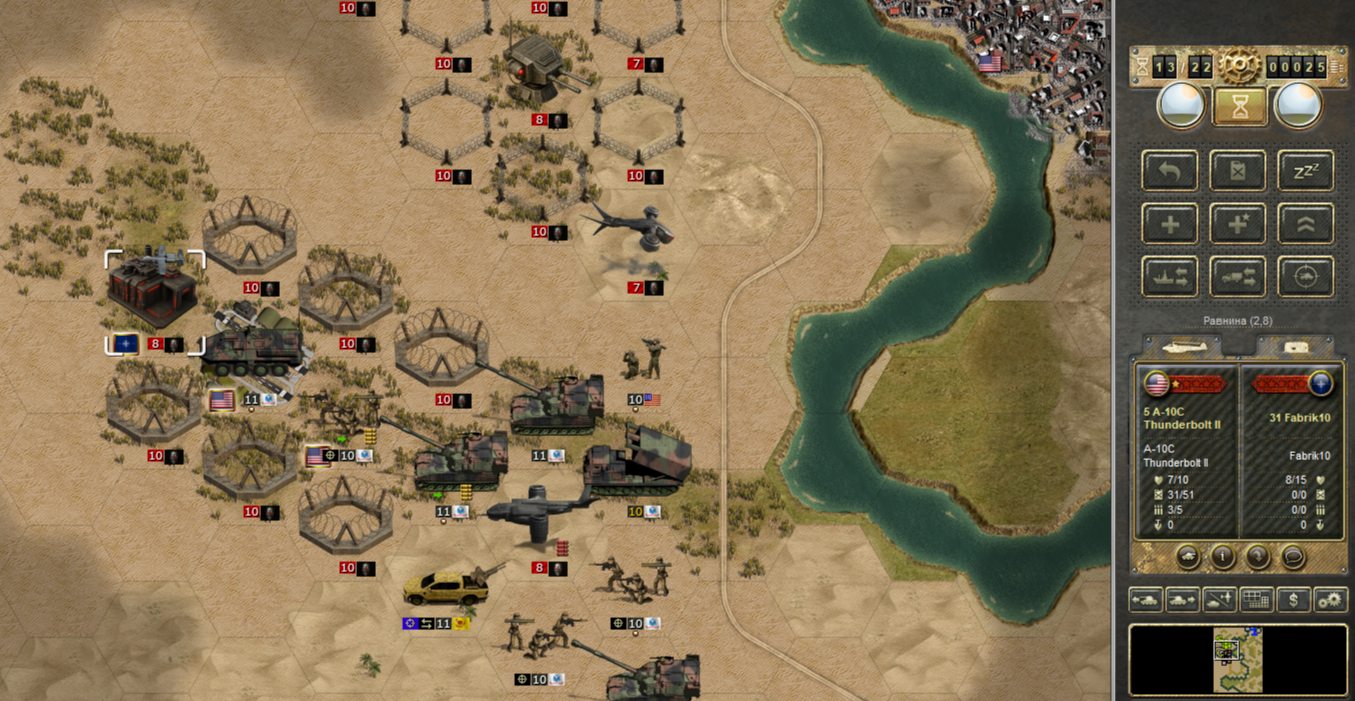
Task: Open the round speech bubble message button
Action: pyautogui.click(x=1293, y=556)
